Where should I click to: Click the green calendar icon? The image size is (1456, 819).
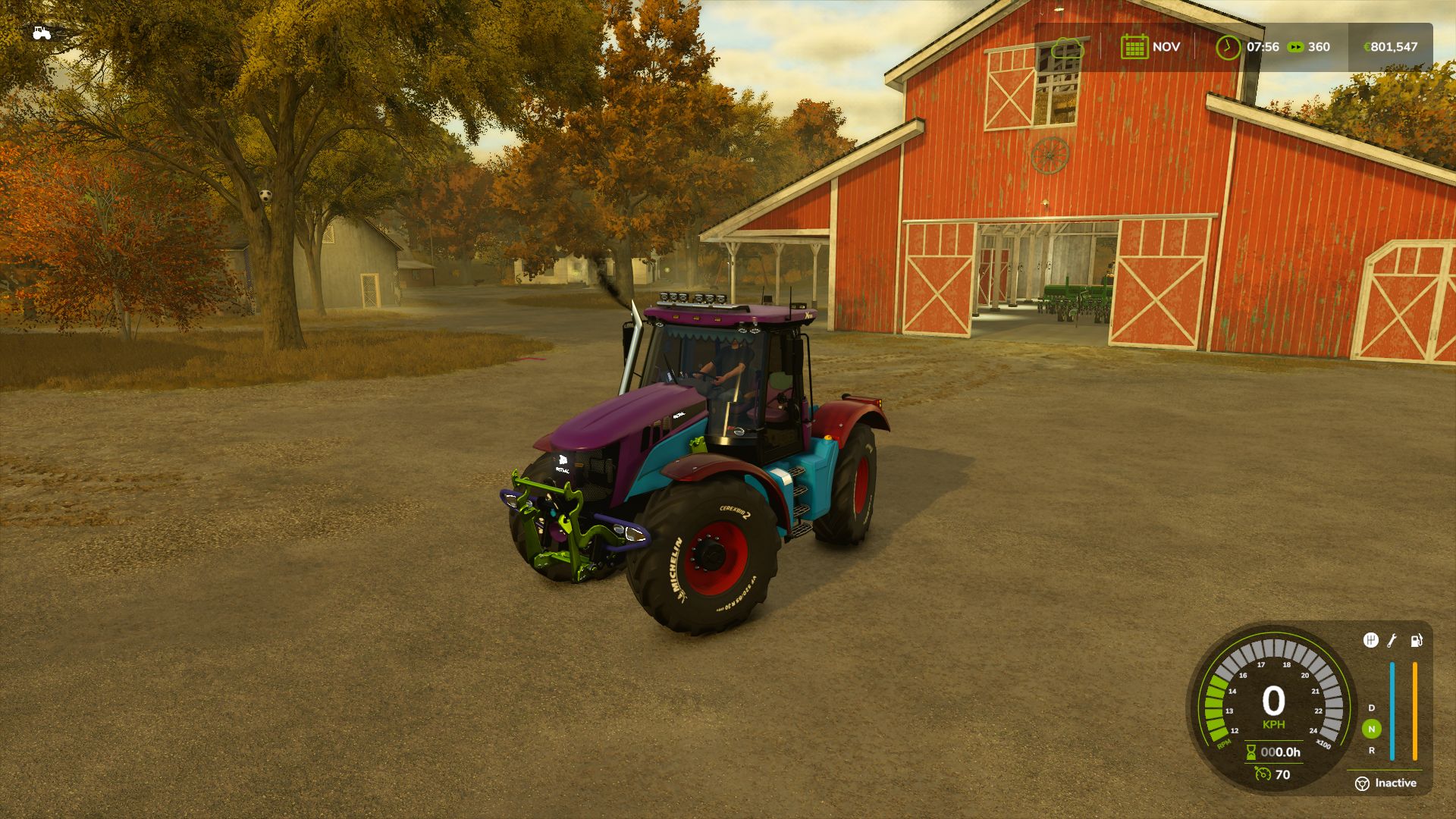pos(1134,47)
